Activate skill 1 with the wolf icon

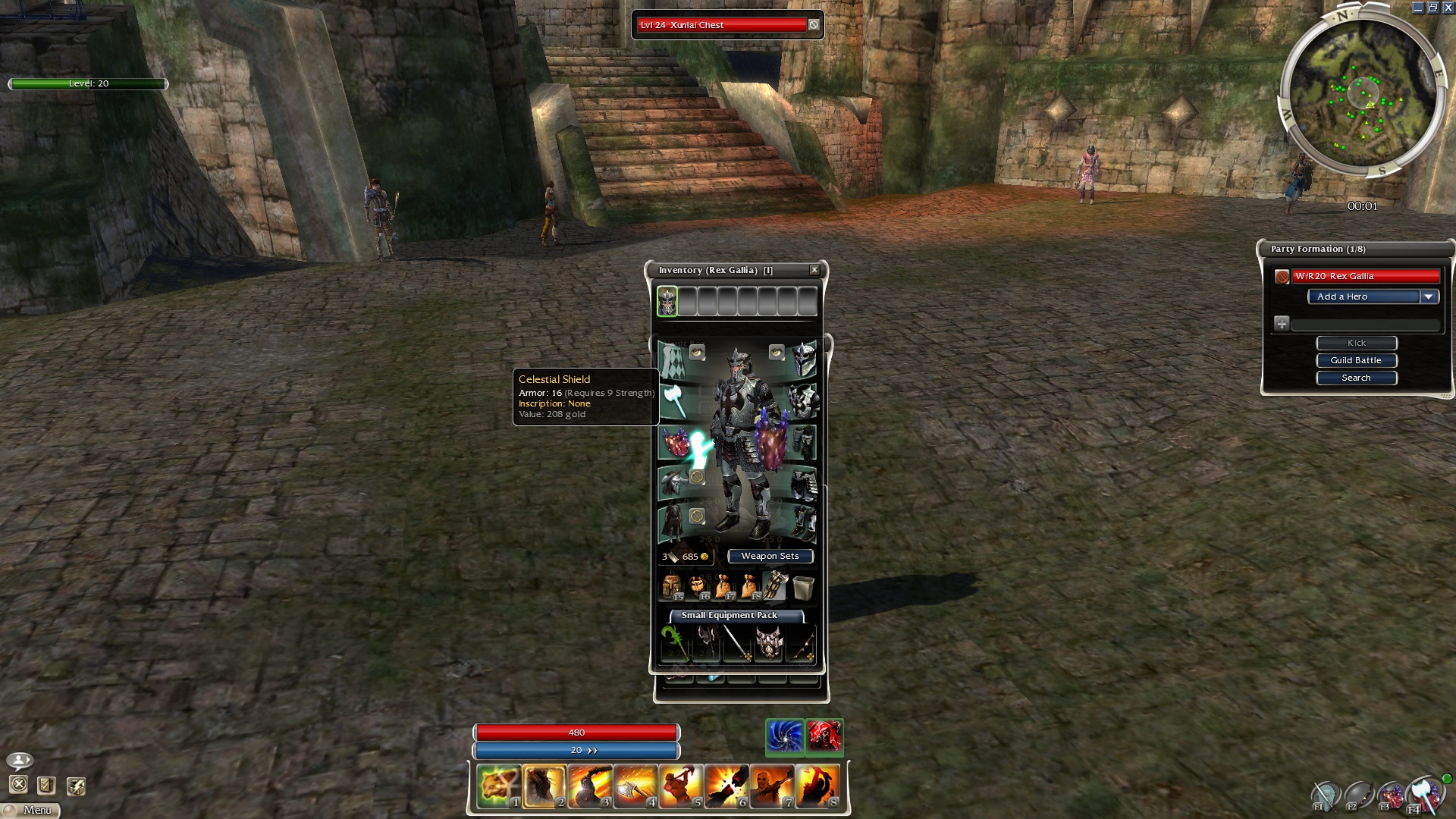(499, 786)
